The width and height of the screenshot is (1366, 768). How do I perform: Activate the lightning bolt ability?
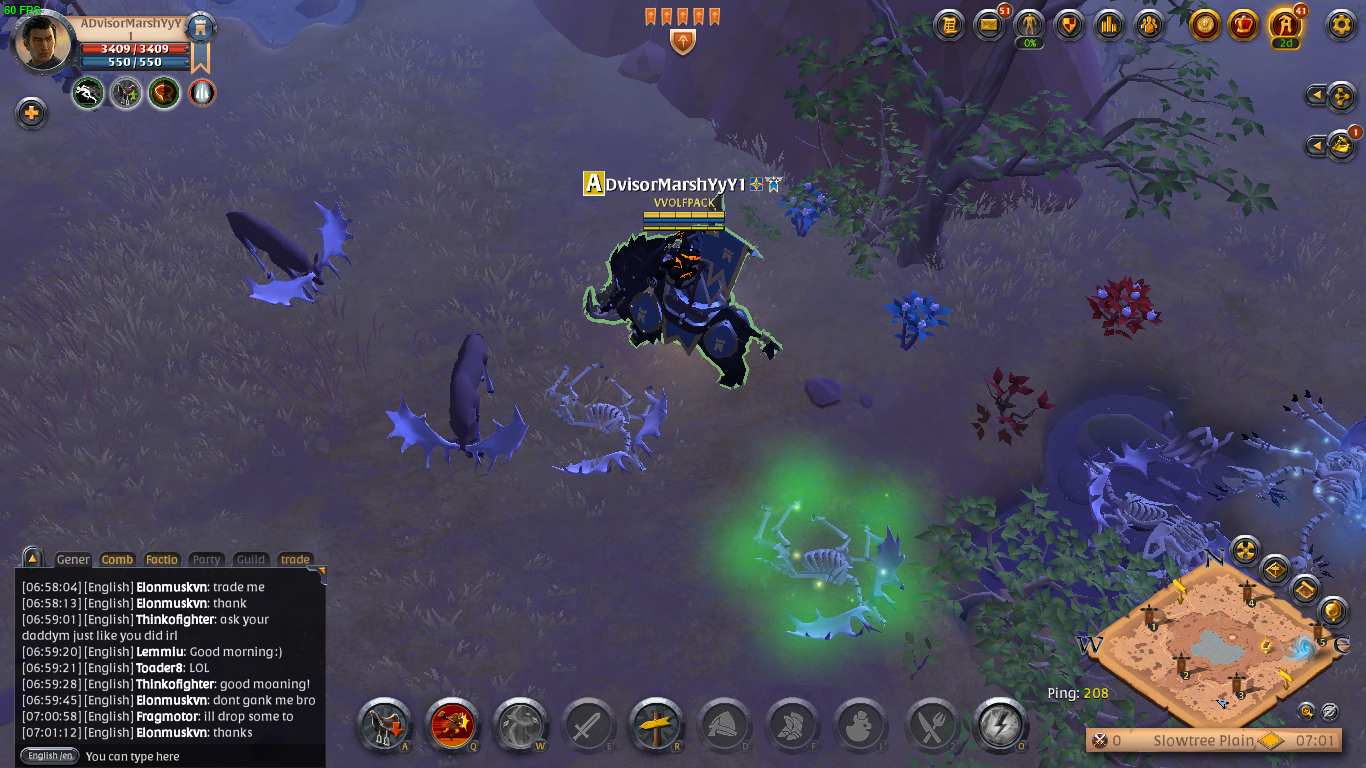point(999,725)
